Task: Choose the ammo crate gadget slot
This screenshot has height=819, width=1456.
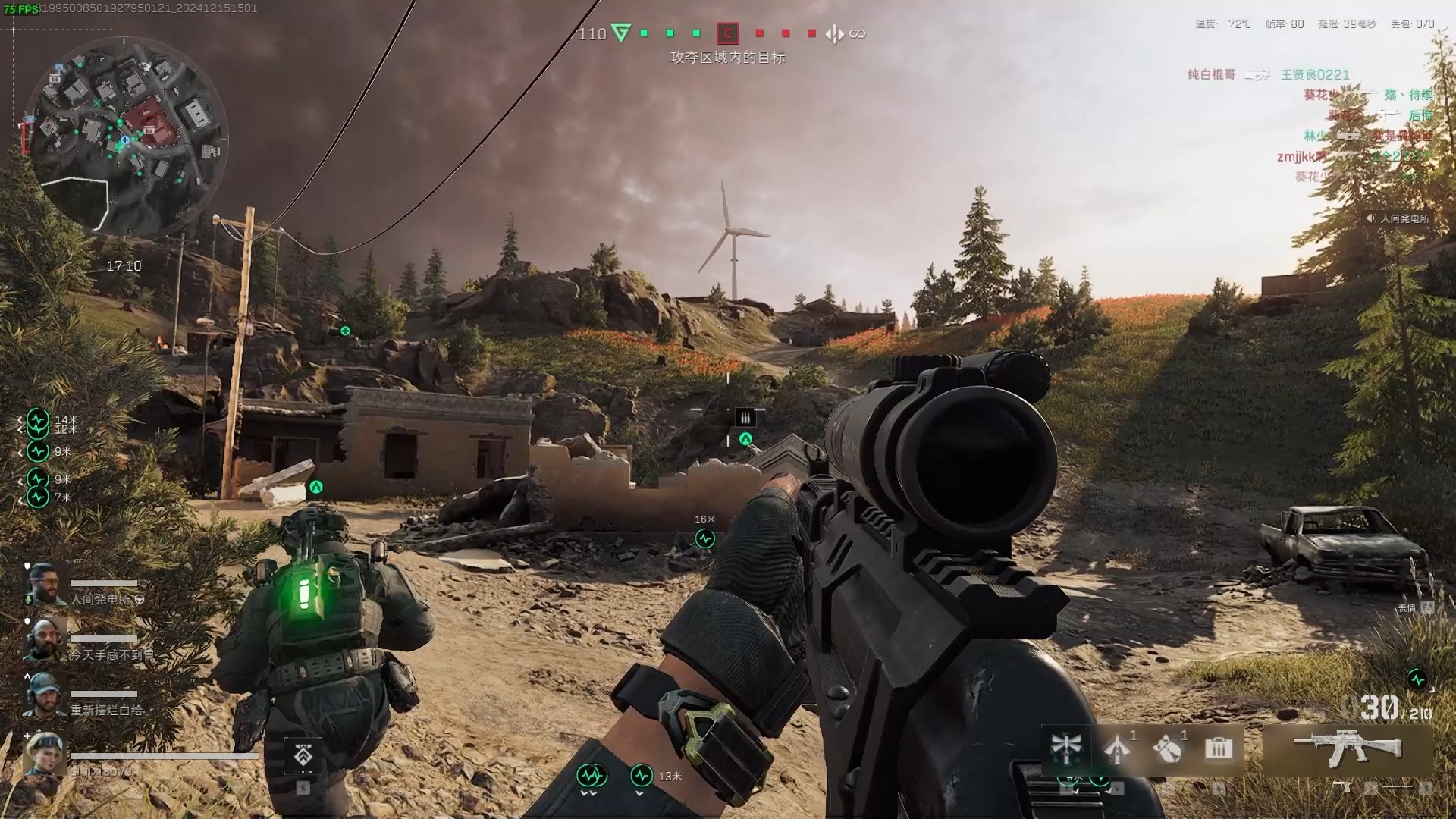Action: (1218, 749)
